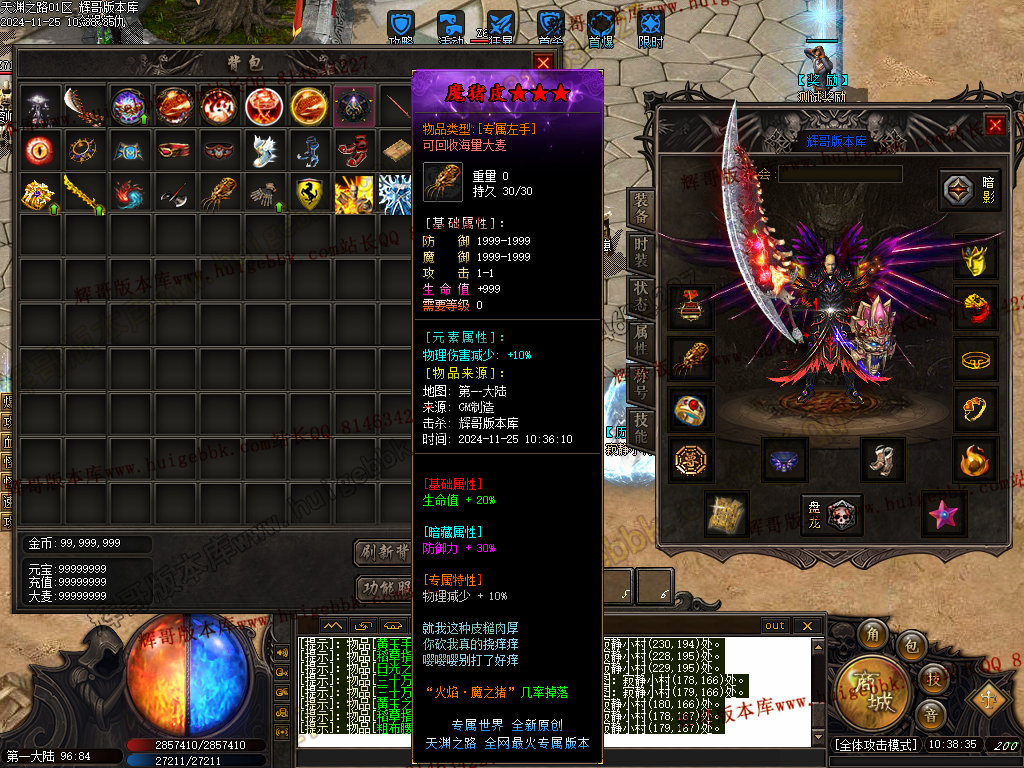This screenshot has width=1024, height=768.
Task: Open the 装备 equipment tab
Action: click(x=641, y=208)
